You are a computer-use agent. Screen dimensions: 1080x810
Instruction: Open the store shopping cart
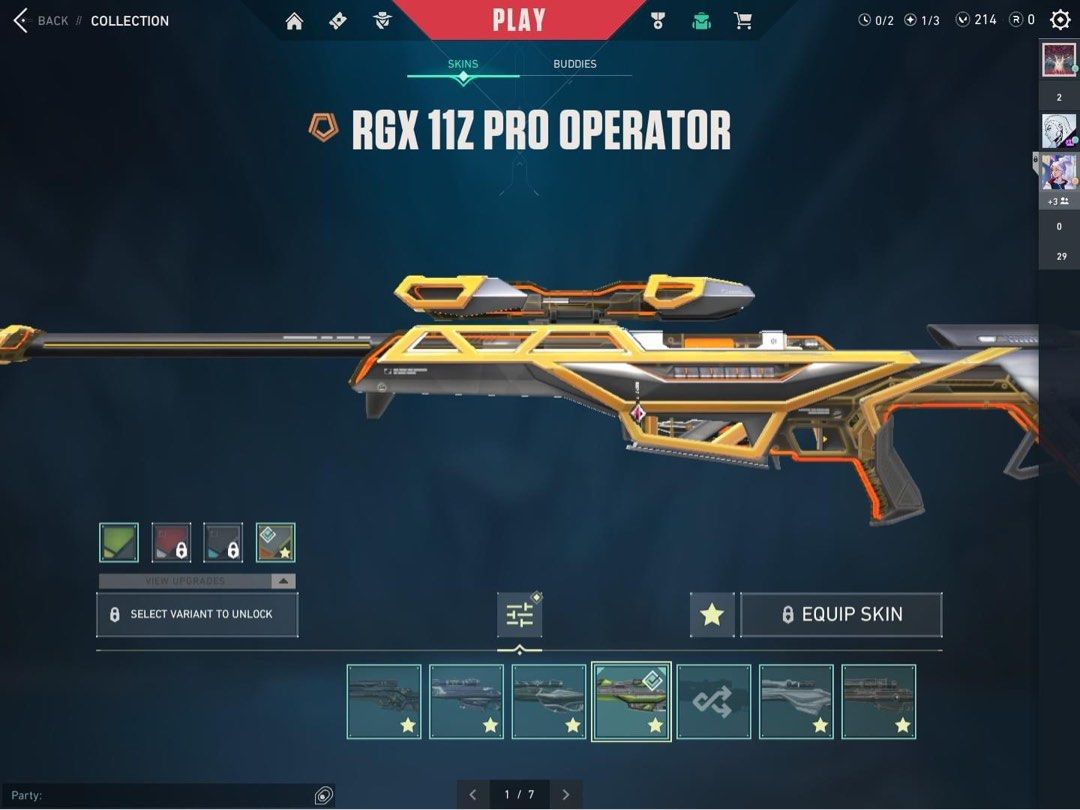[742, 21]
